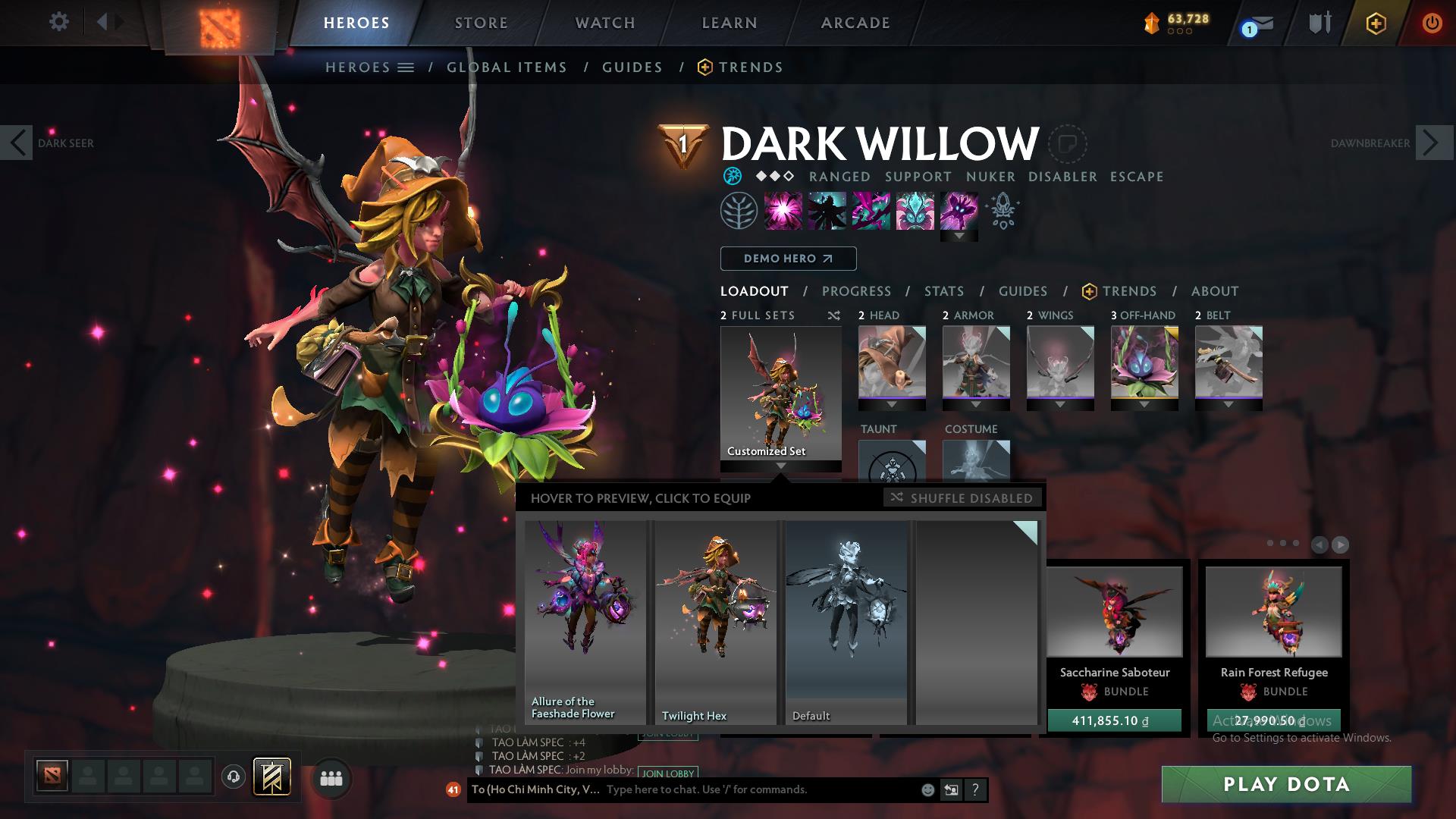Toggle the Shuffle Disabled option
This screenshot has height=819, width=1456.
point(963,498)
